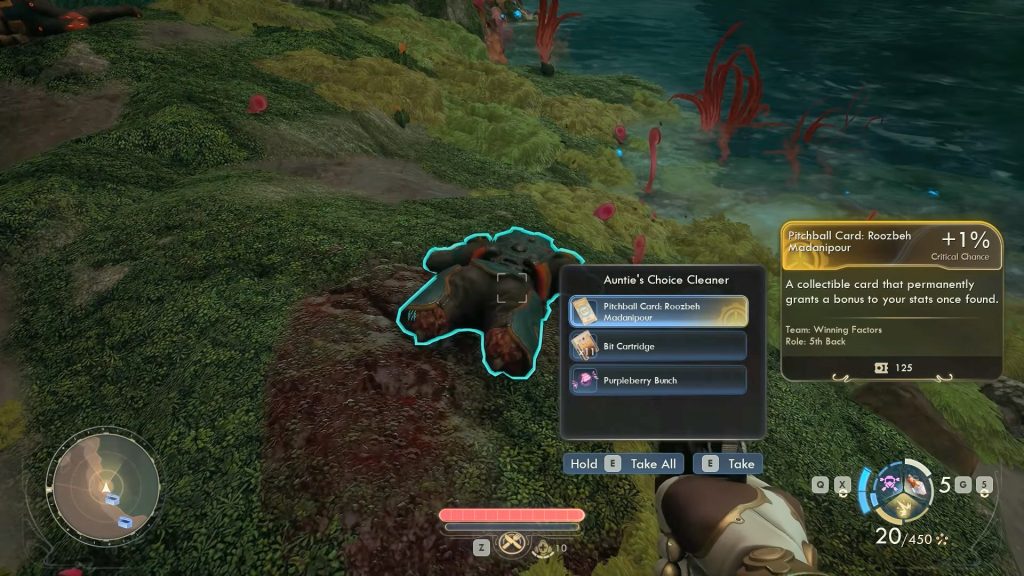Choose the Bit Cartridge loot entry
Image resolution: width=1024 pixels, height=576 pixels.
[x=657, y=346]
